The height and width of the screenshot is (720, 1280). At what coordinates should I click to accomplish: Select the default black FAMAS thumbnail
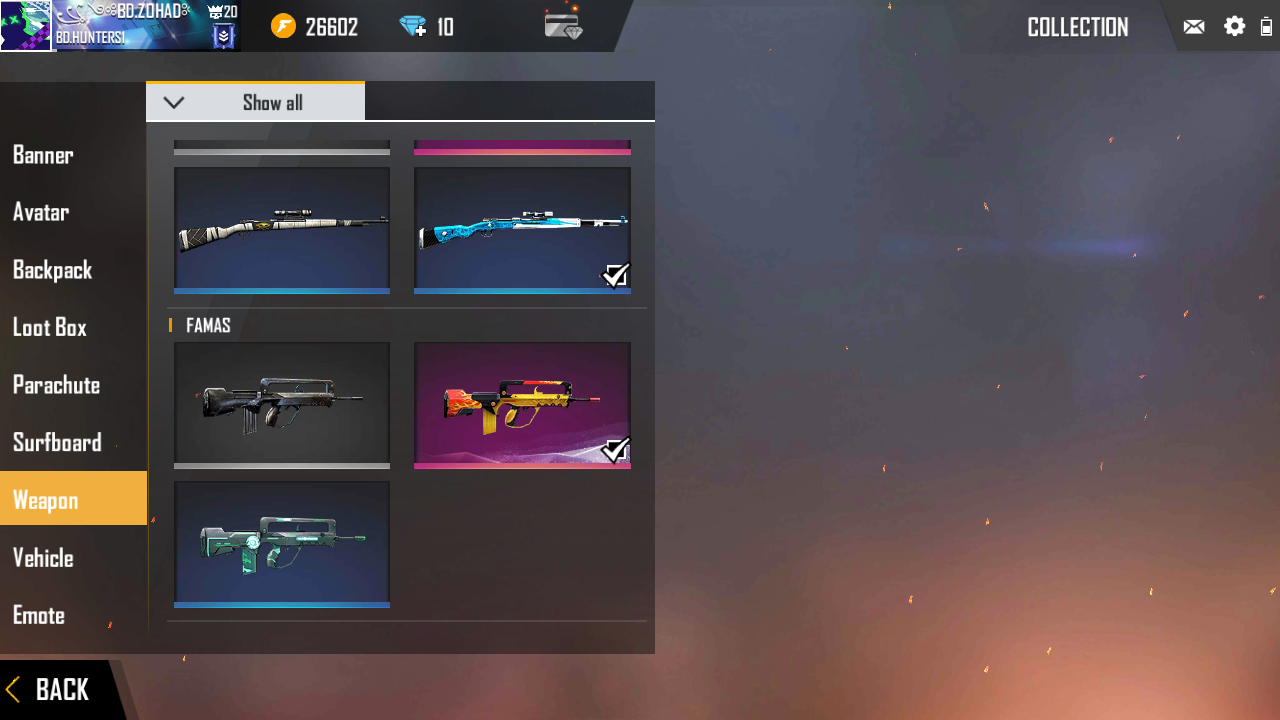point(281,405)
